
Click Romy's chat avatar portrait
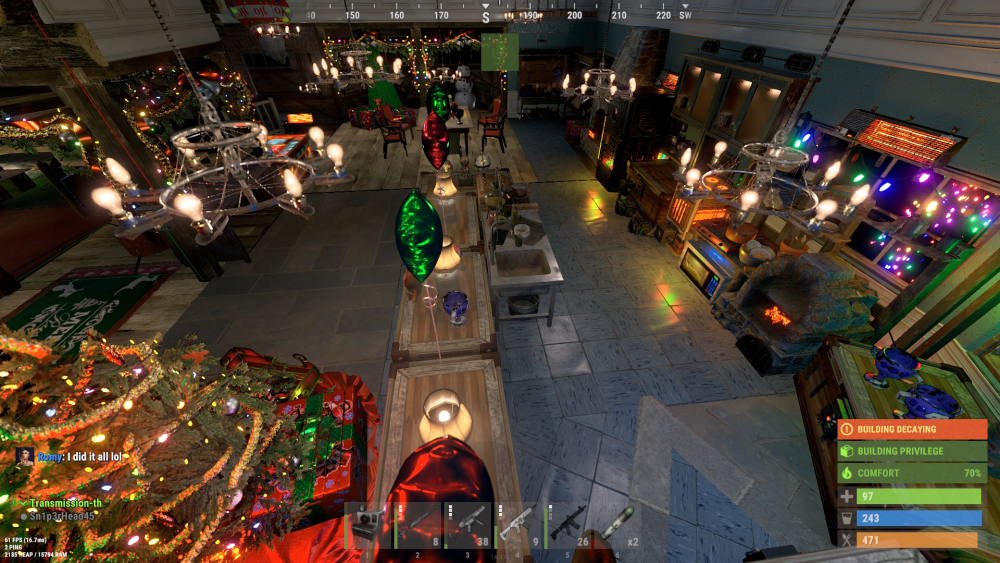25,456
